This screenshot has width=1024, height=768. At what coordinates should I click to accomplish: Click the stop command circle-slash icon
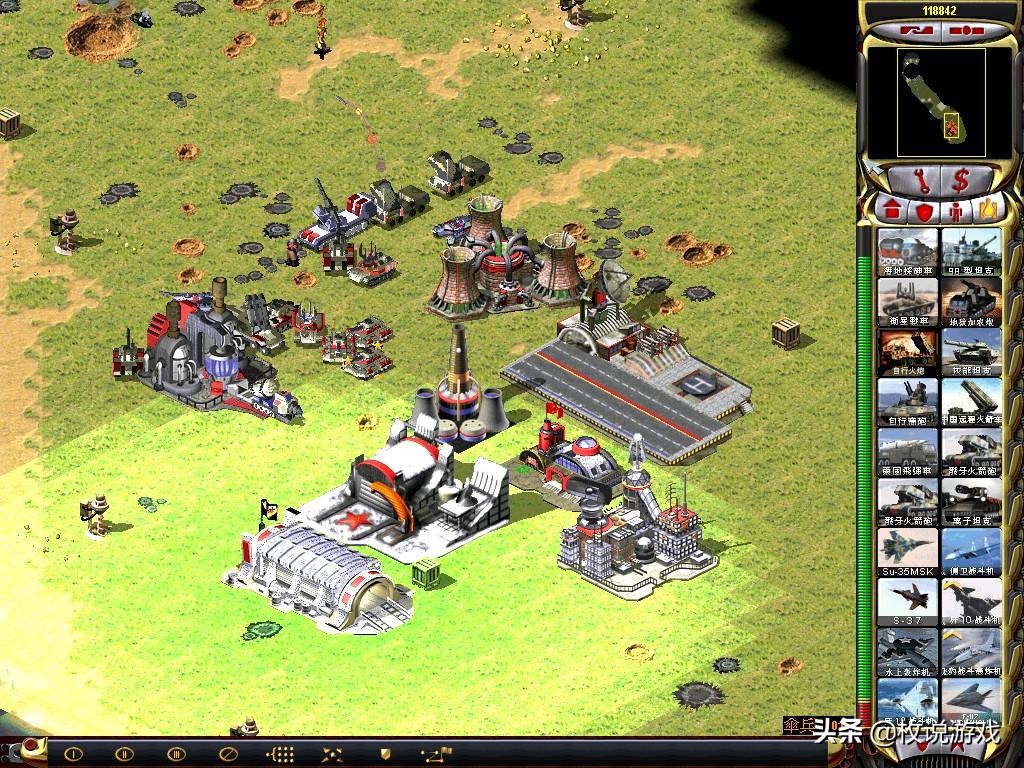click(x=227, y=754)
